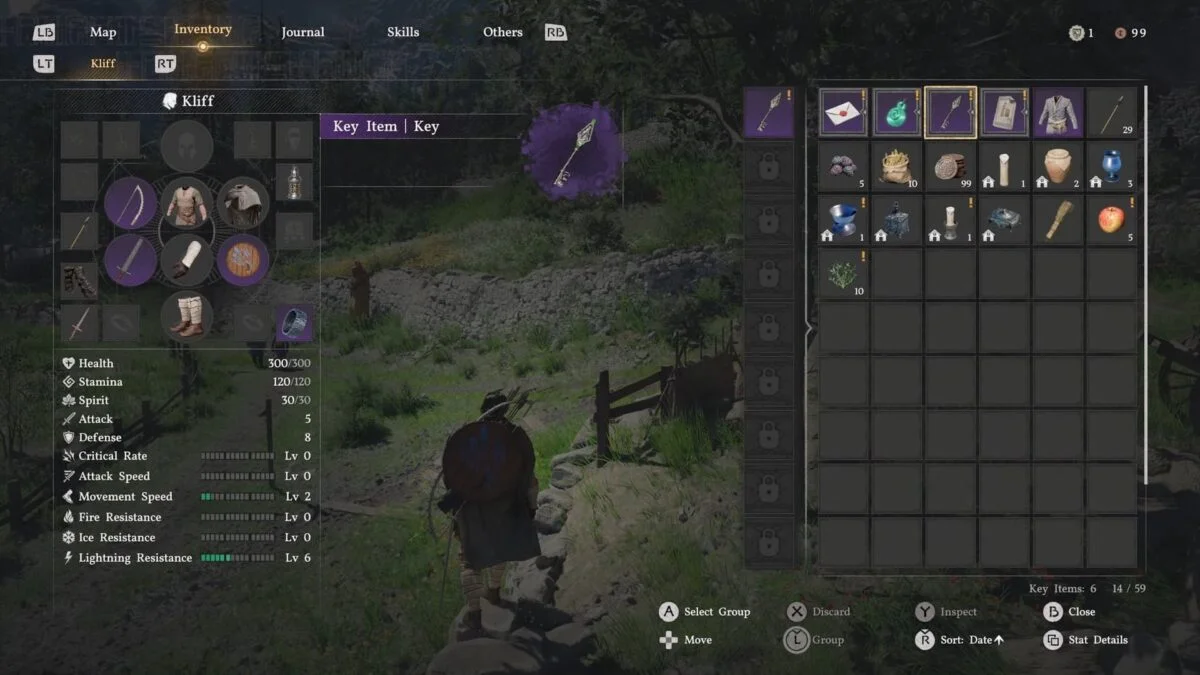The image size is (1200, 675).
Task: Select the key group tab beside inventory
Action: coord(768,113)
